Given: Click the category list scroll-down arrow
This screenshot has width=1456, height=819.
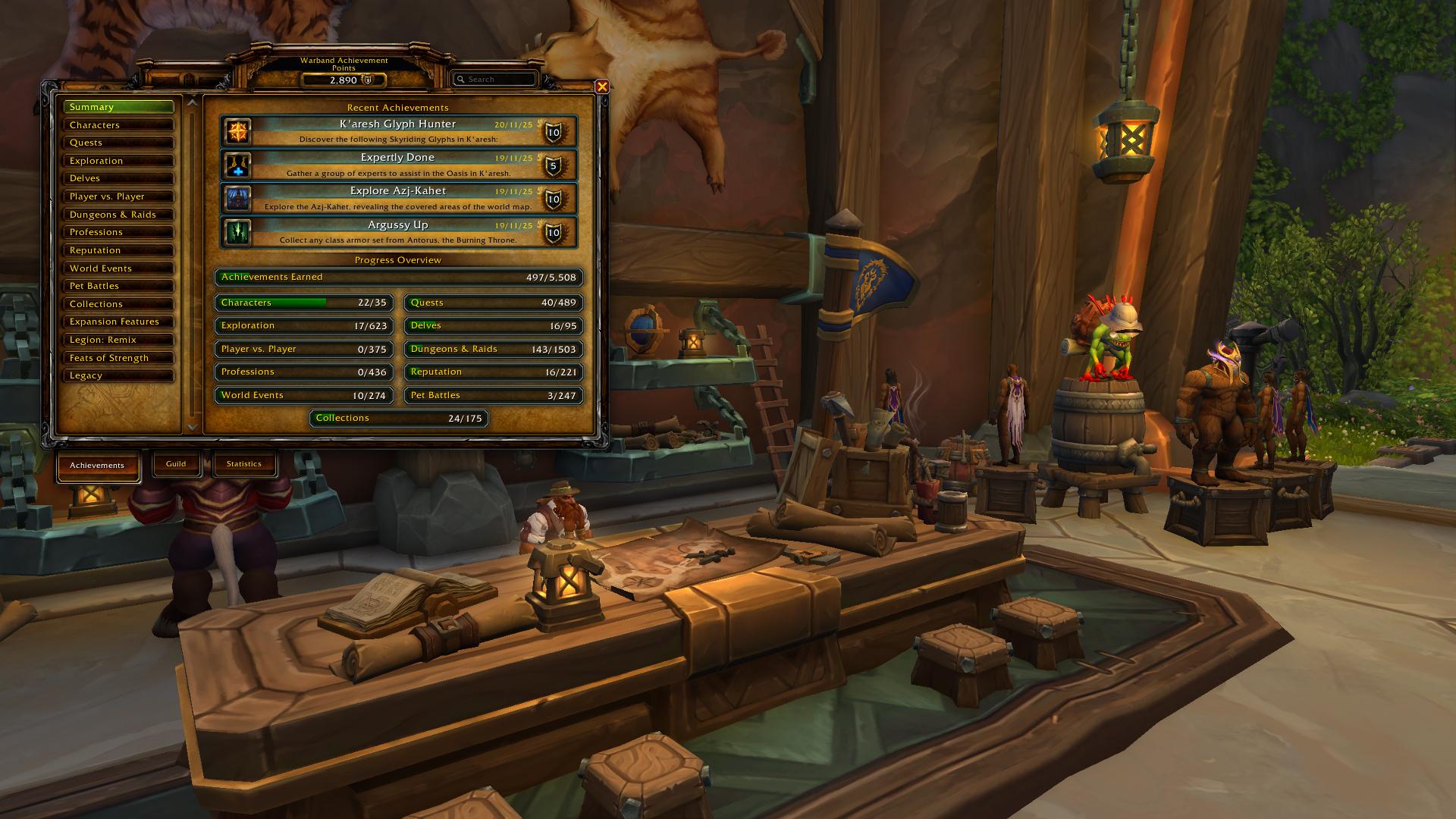Looking at the screenshot, I should pos(192,428).
